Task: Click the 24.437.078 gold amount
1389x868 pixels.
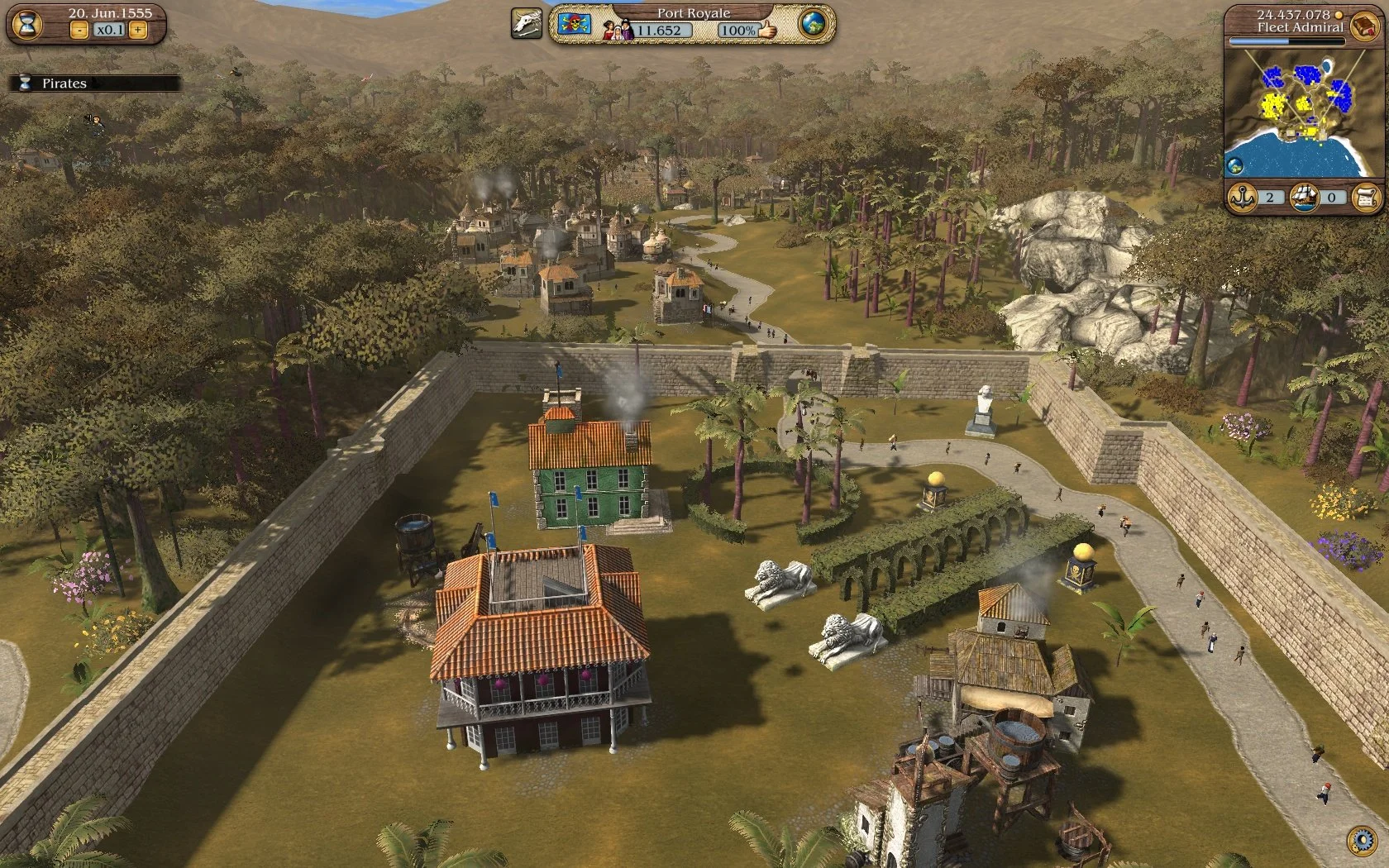Action: [1294, 14]
